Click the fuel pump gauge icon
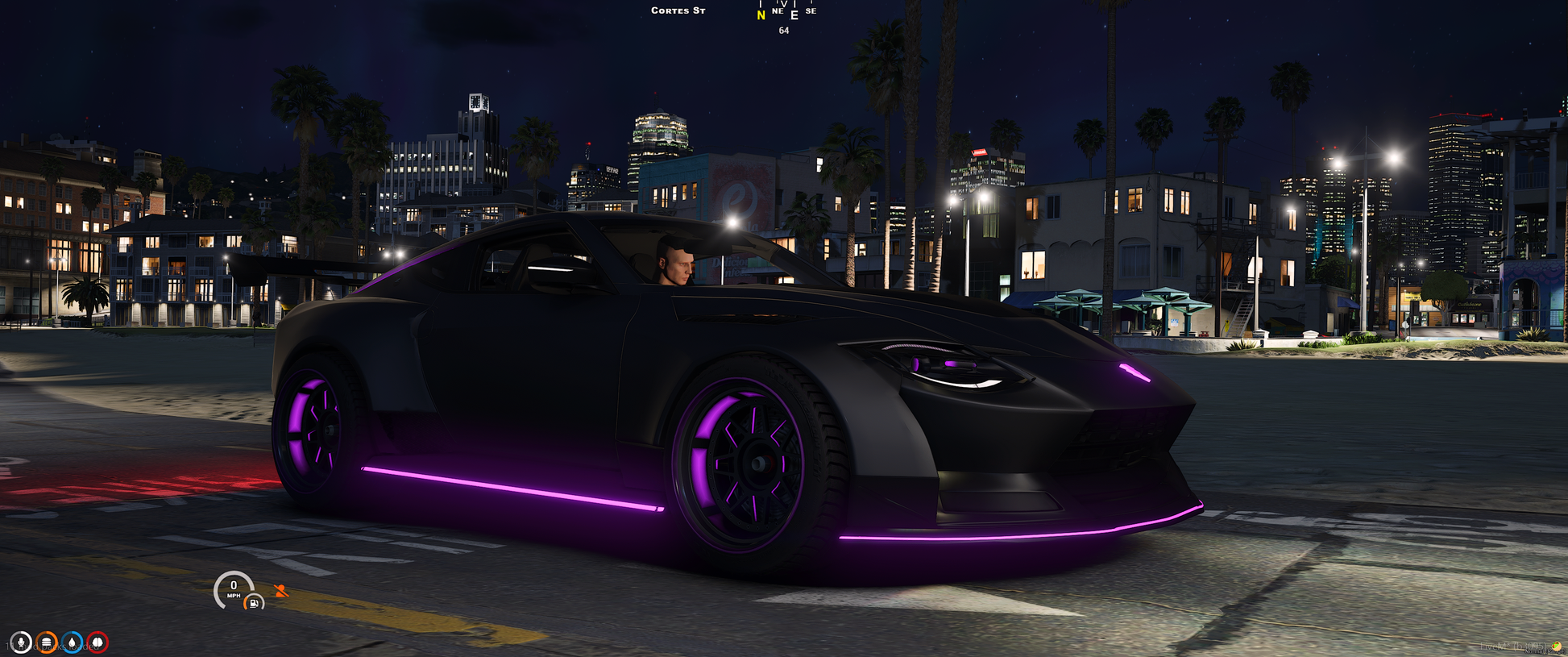This screenshot has height=657, width=1568. coord(254,602)
